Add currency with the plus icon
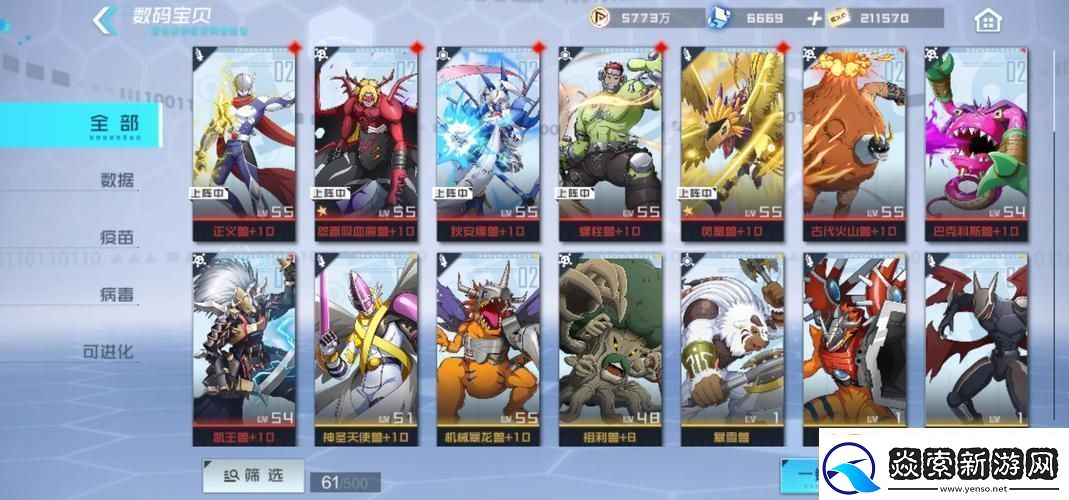1069x500 pixels. [815, 18]
